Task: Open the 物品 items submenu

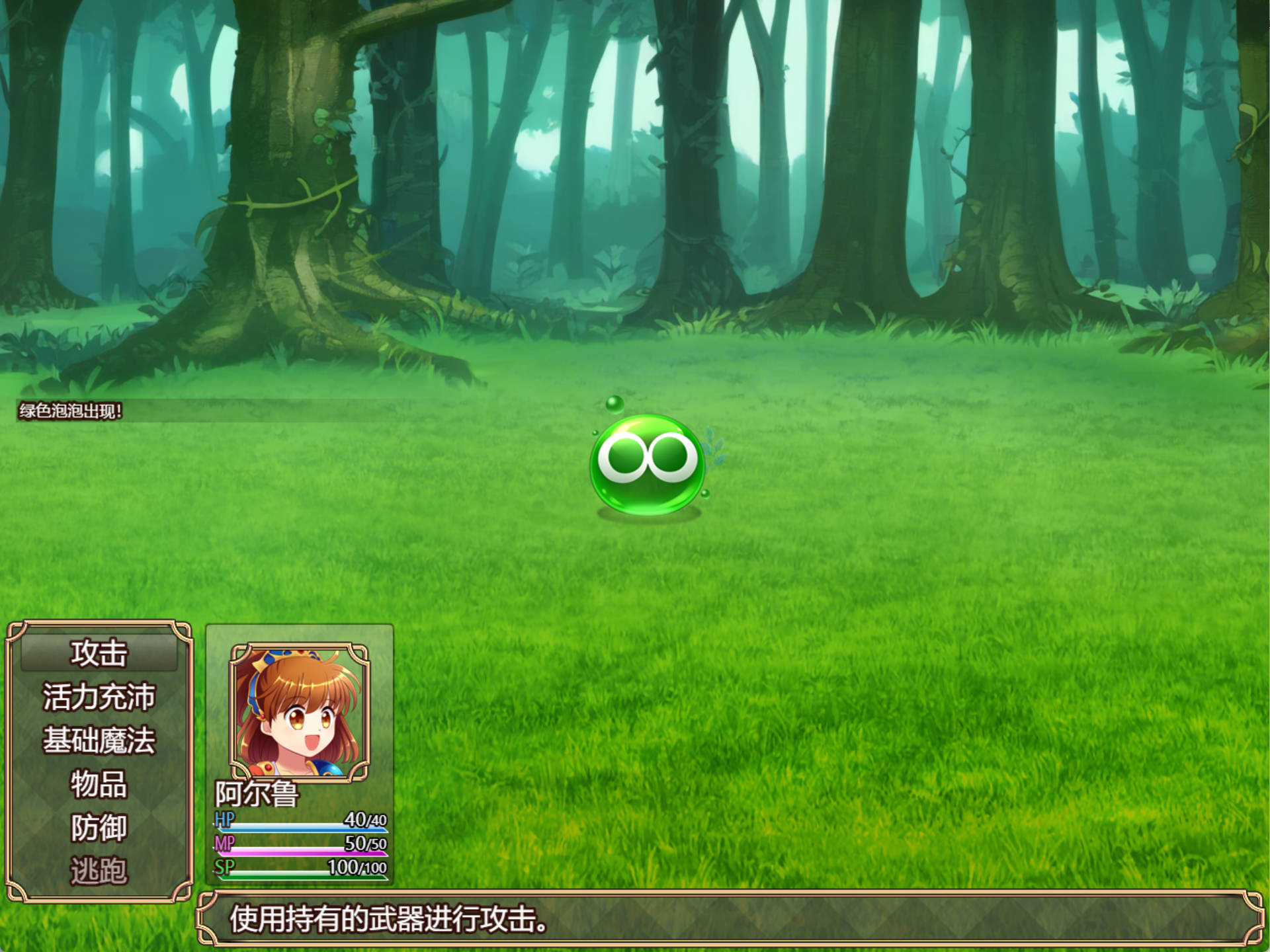Action: [x=101, y=782]
